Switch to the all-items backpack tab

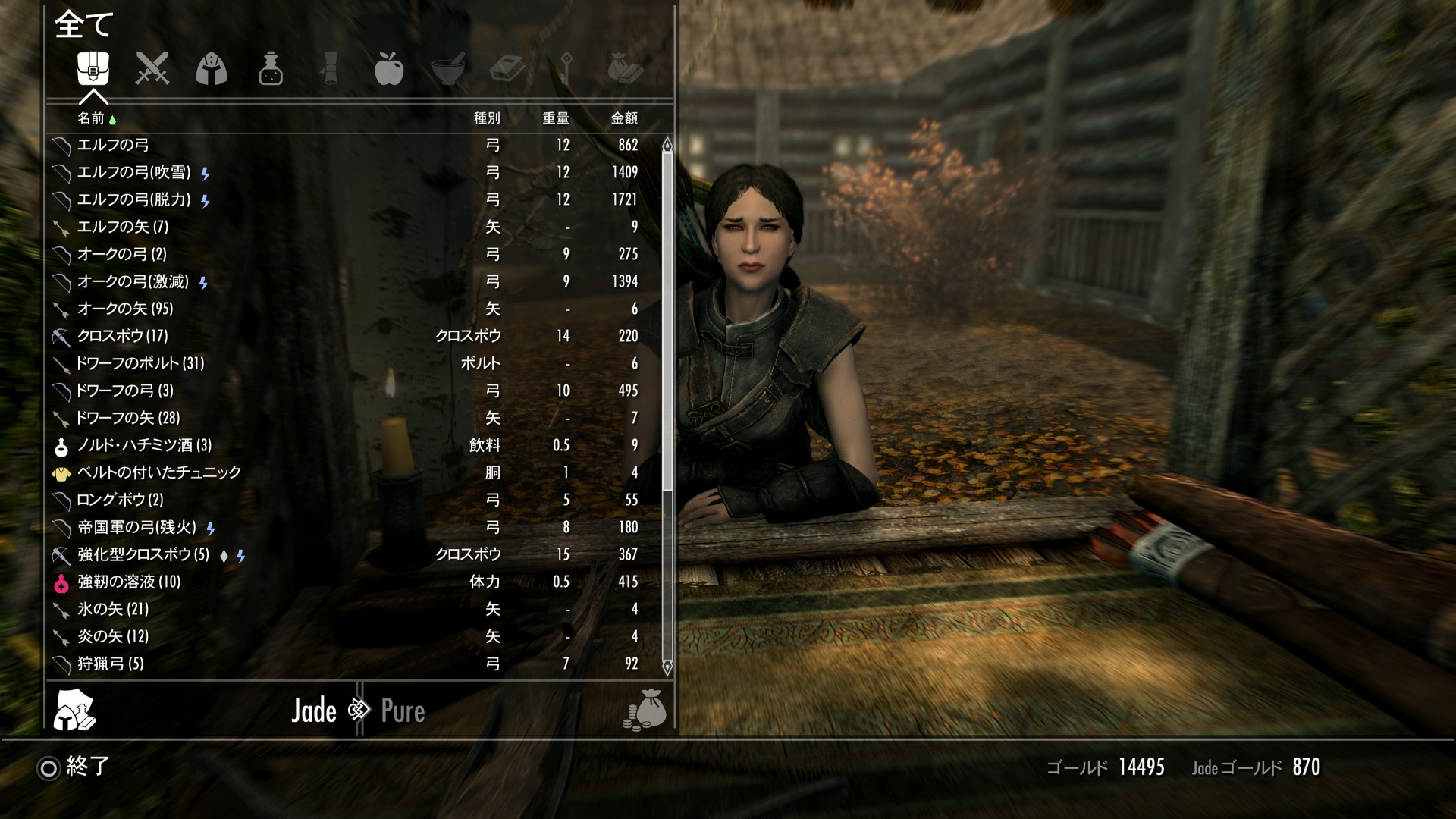pos(93,69)
